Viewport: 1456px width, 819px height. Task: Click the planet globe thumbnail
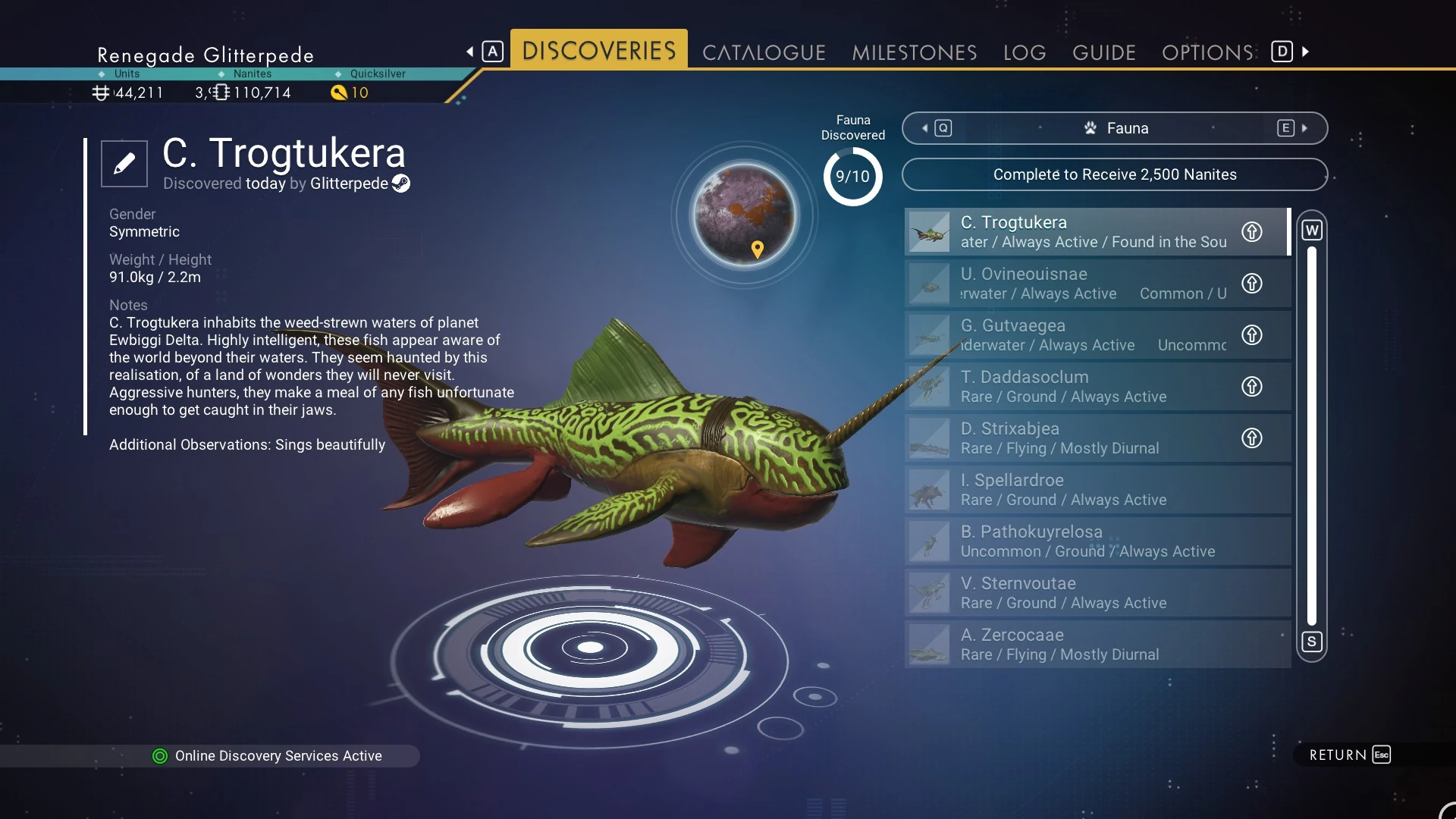[745, 215]
